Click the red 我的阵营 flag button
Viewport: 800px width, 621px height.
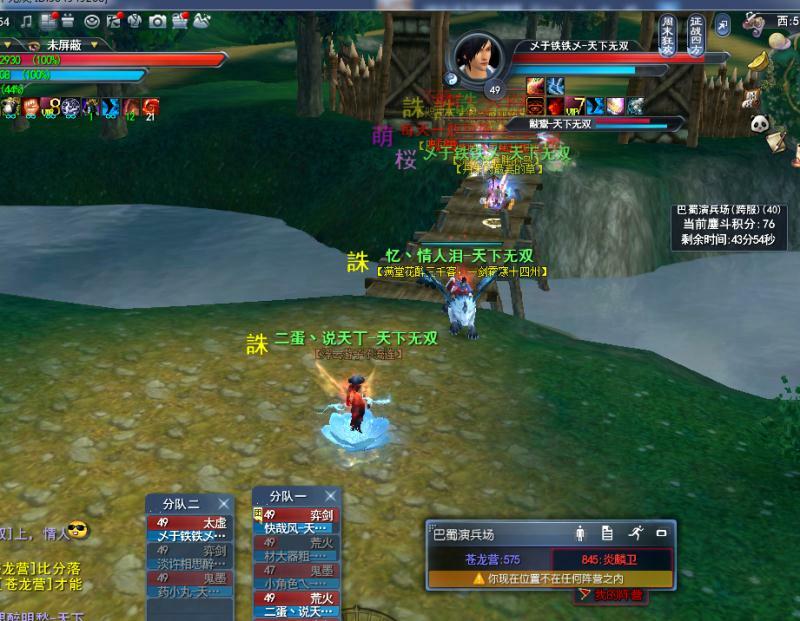(x=611, y=595)
